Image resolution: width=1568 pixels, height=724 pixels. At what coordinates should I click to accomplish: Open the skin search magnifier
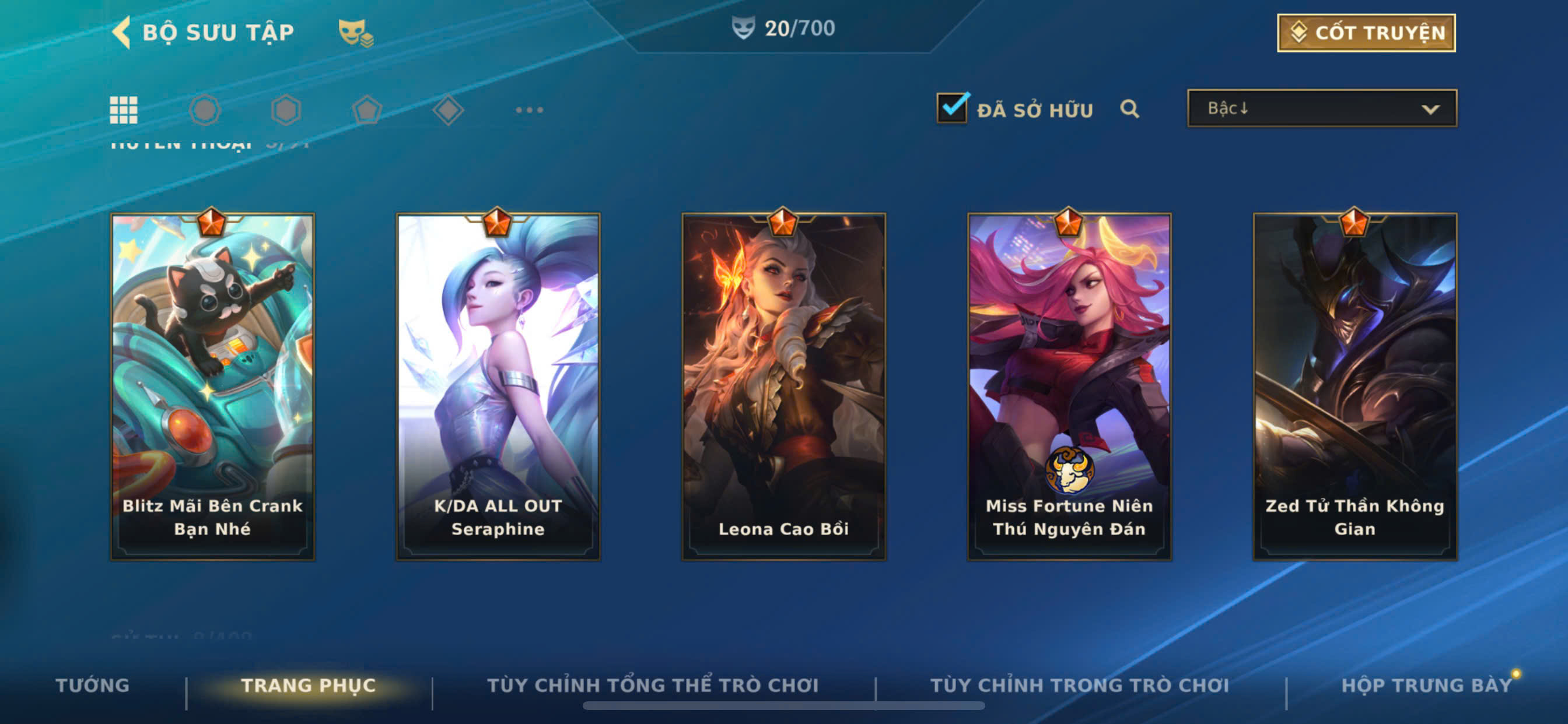[1129, 109]
